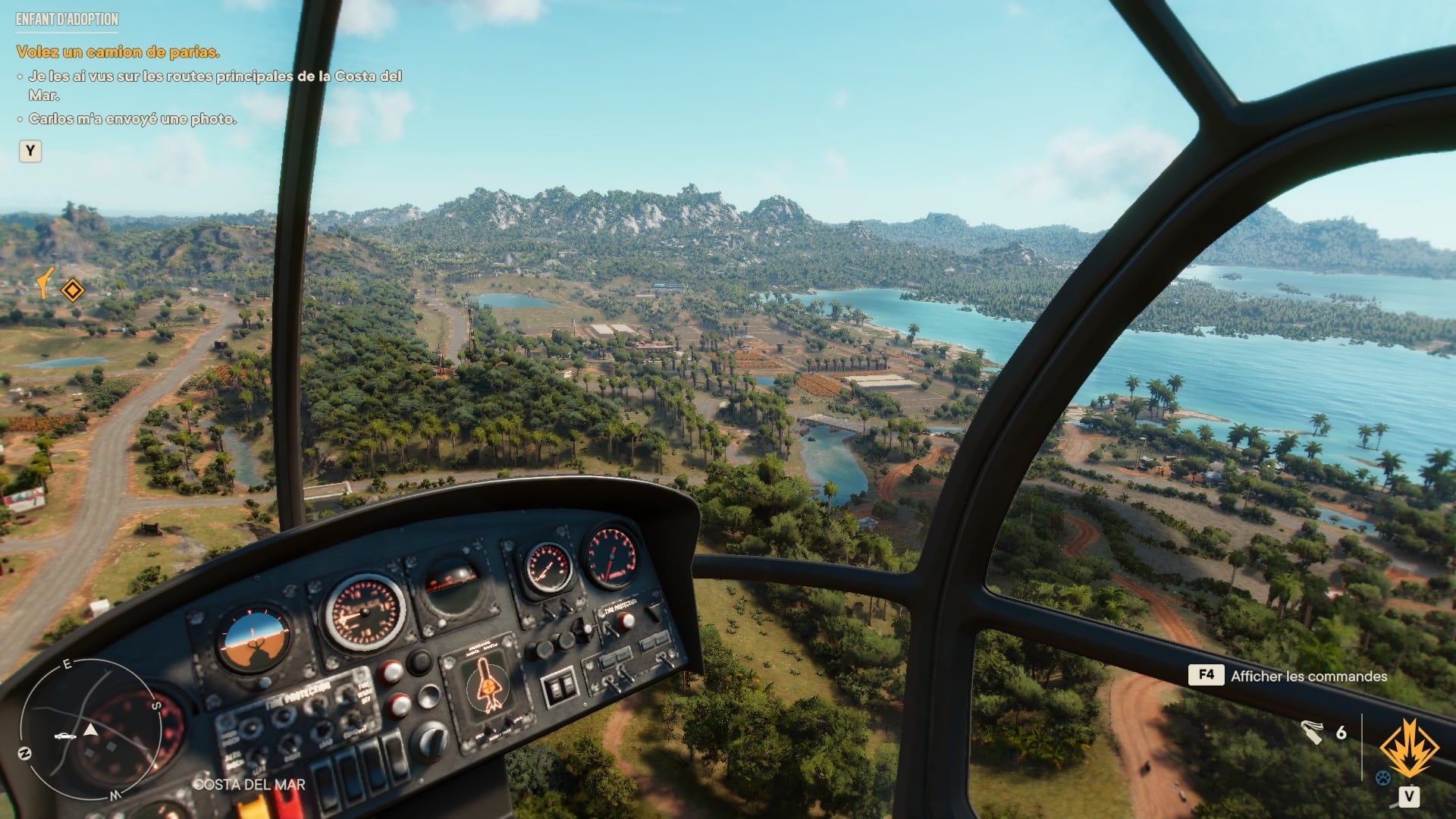Select the "Volez un camion de parias" objective
Image resolution: width=1456 pixels, height=819 pixels.
(118, 52)
